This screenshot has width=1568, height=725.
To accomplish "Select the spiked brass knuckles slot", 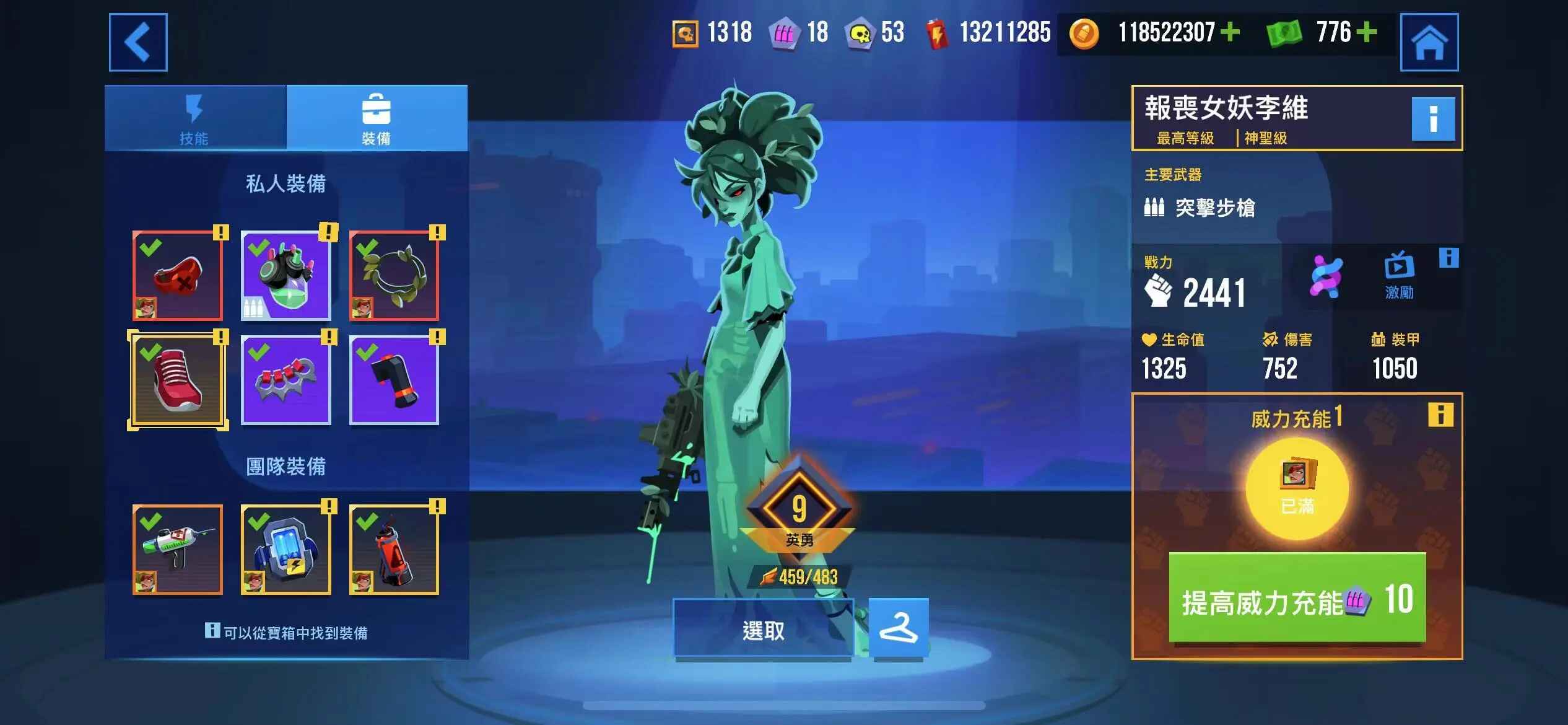I will [x=285, y=380].
